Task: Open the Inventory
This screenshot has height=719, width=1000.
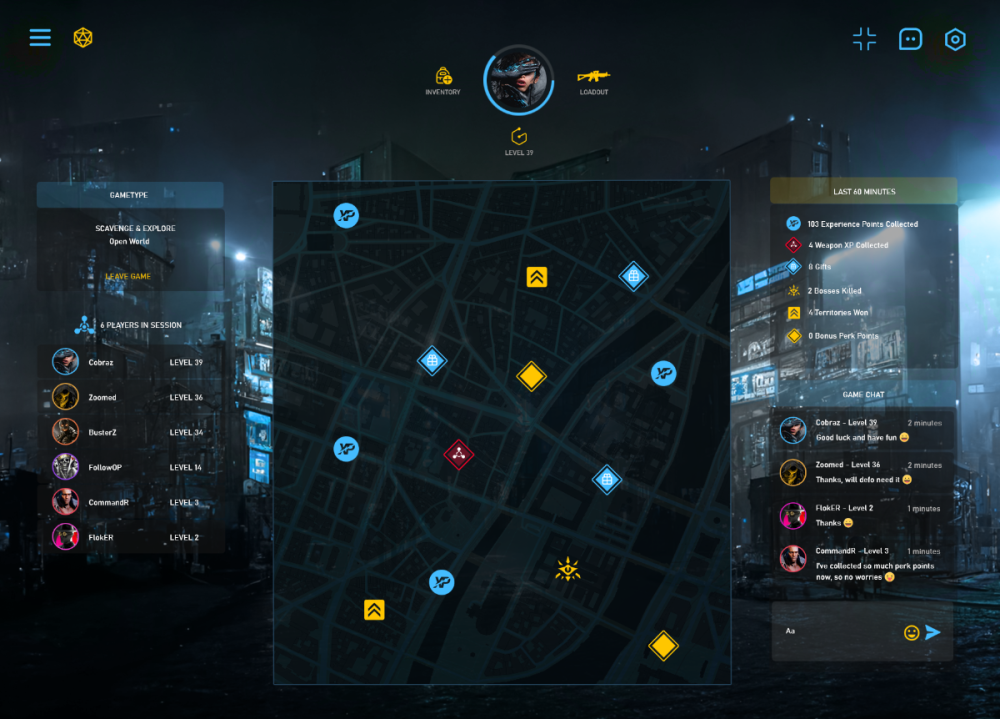Action: point(443,77)
